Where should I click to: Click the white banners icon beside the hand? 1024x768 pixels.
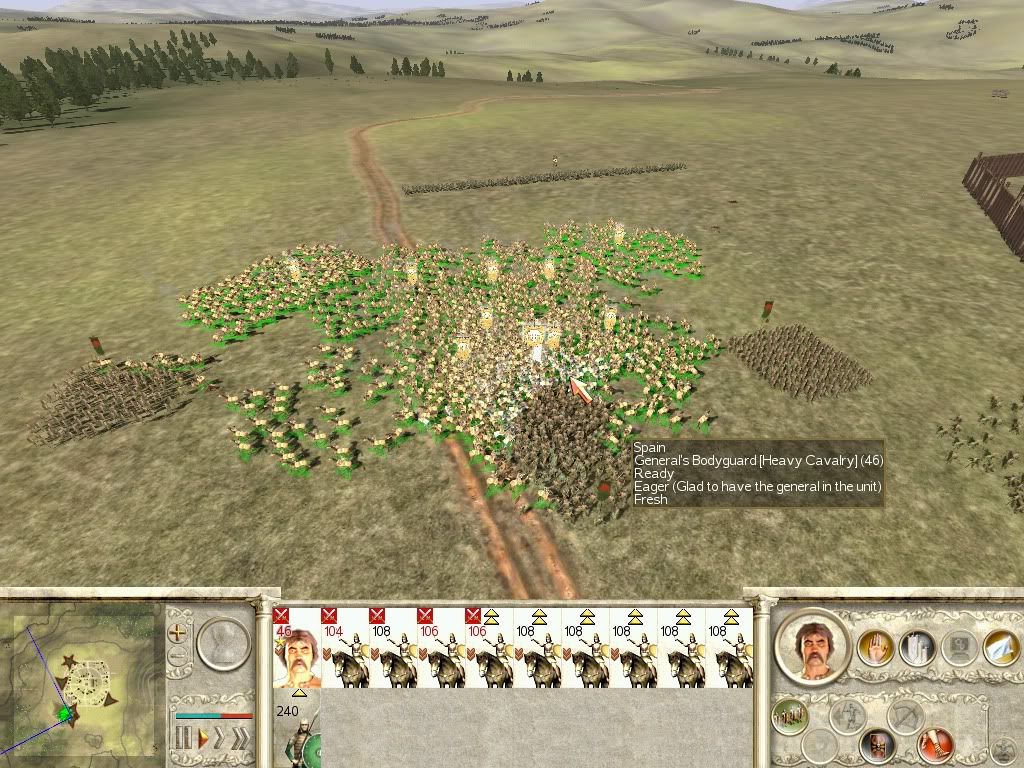click(916, 649)
